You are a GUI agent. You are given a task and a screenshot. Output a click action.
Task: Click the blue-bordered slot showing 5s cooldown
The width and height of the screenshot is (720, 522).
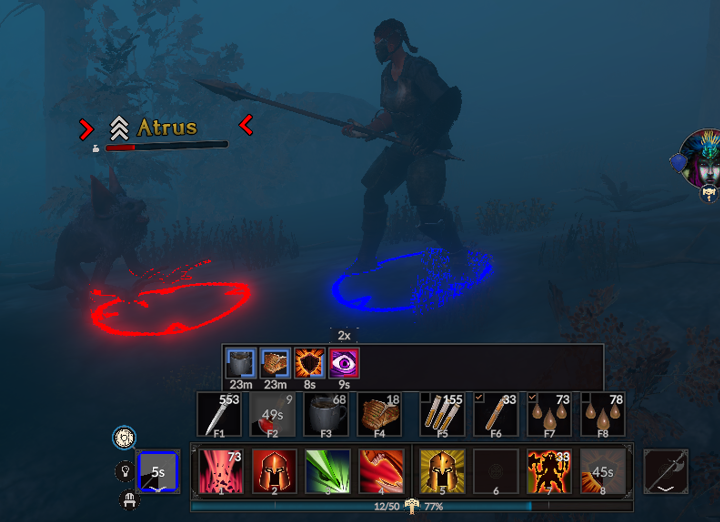point(157,471)
